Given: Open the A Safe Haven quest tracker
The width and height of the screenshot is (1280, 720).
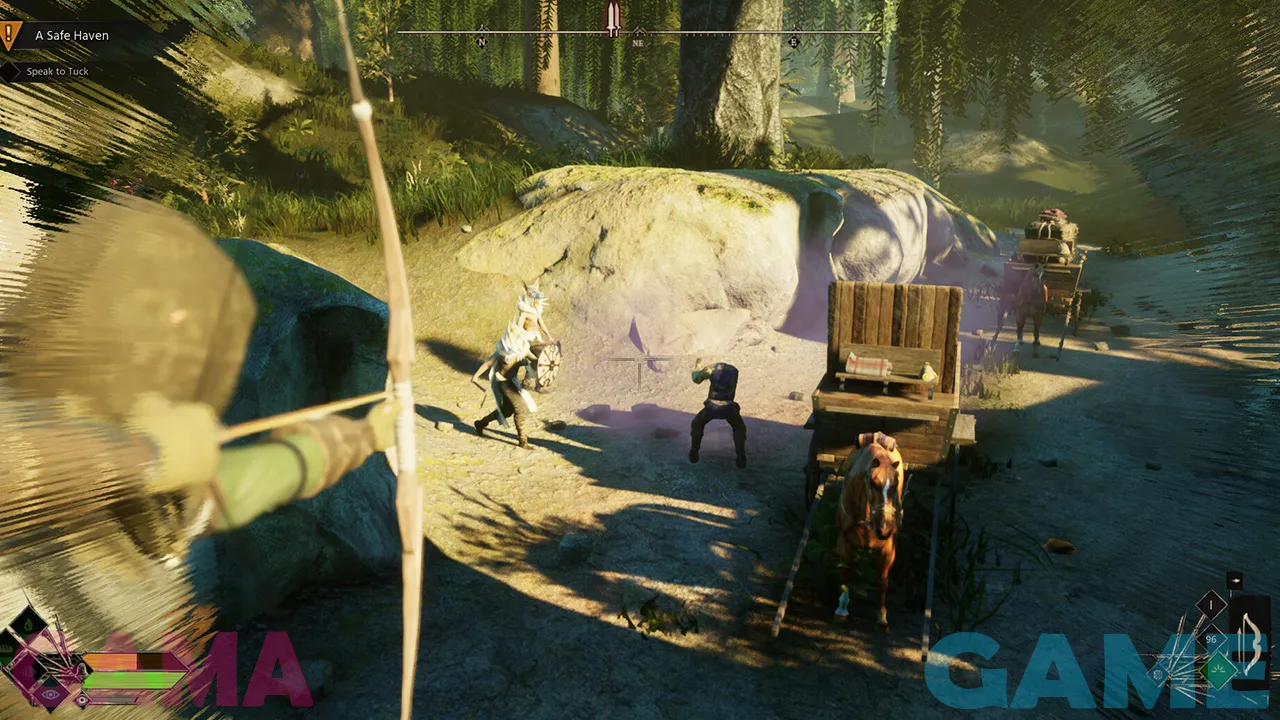Looking at the screenshot, I should pos(71,36).
